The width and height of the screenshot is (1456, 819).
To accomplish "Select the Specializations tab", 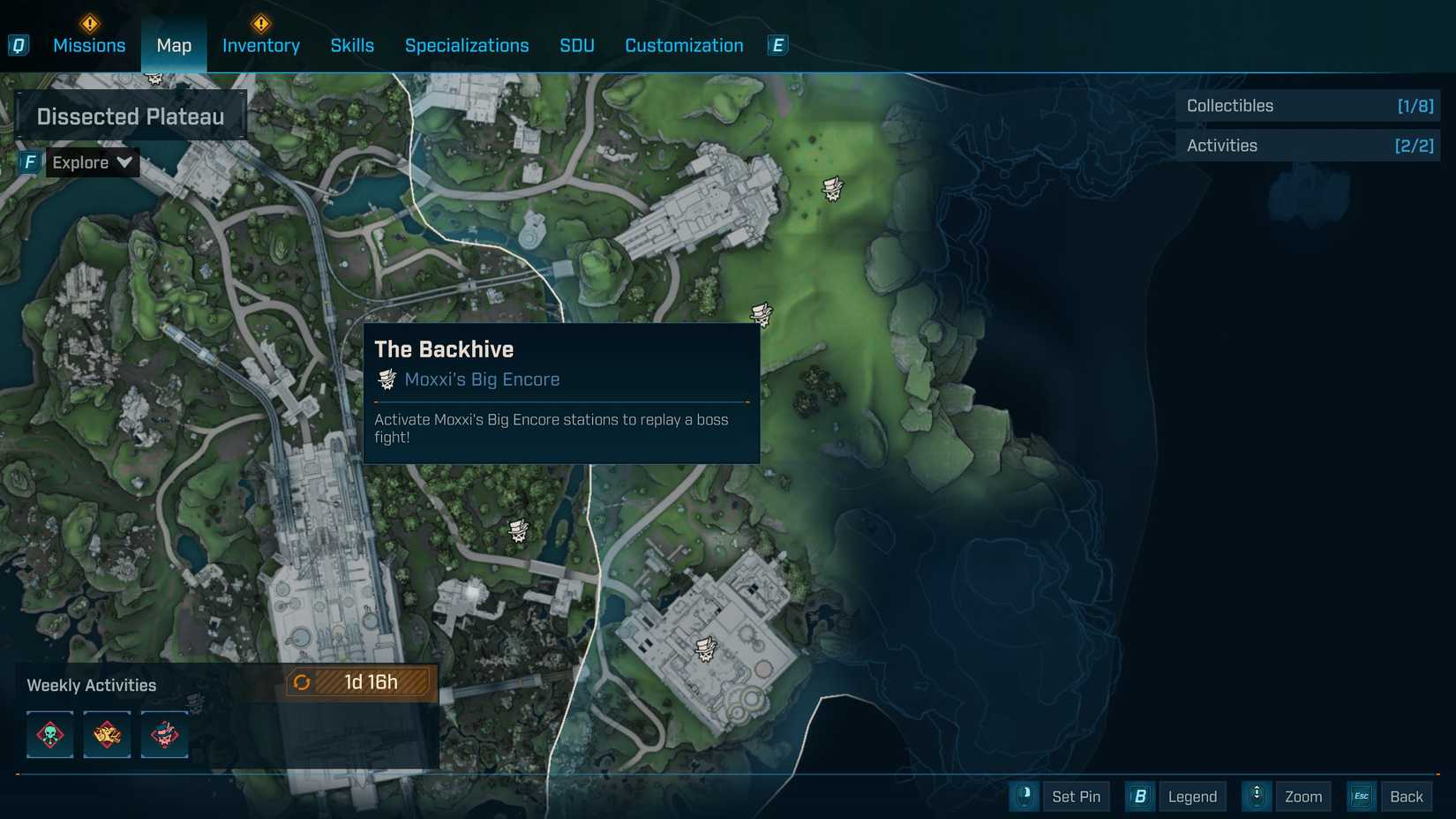I will tap(467, 46).
